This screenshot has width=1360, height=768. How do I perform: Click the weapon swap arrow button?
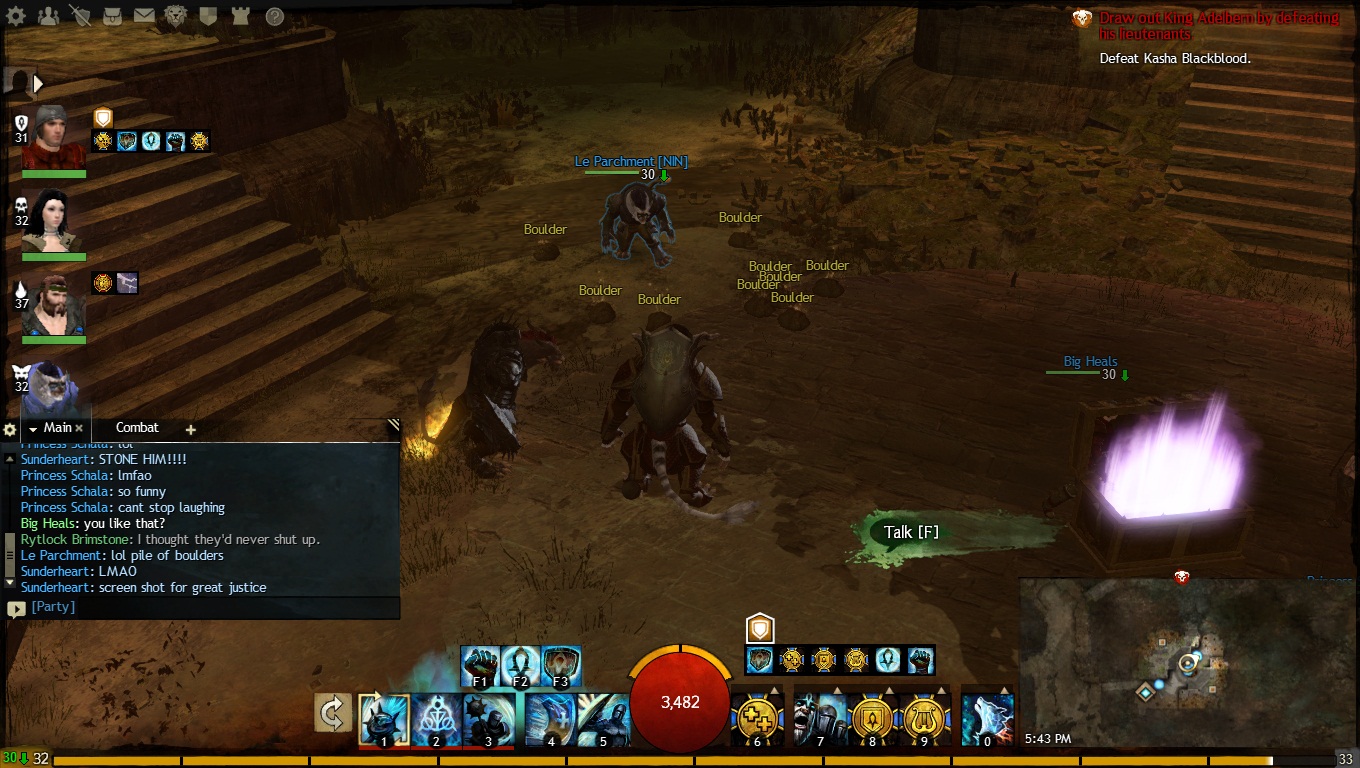coord(333,712)
